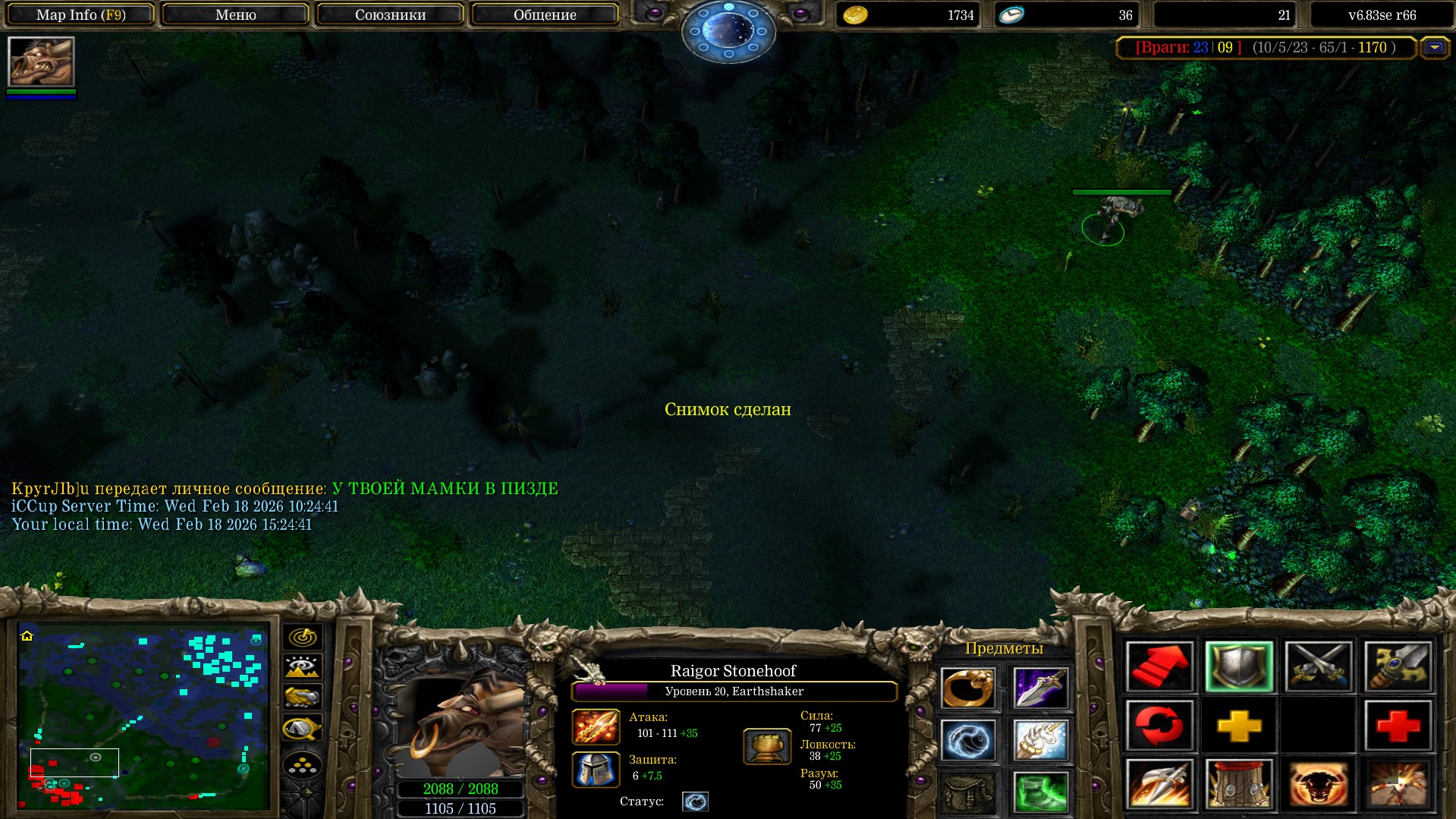
Task: Select the Earthshaker hero portrait icon
Action: click(x=41, y=61)
